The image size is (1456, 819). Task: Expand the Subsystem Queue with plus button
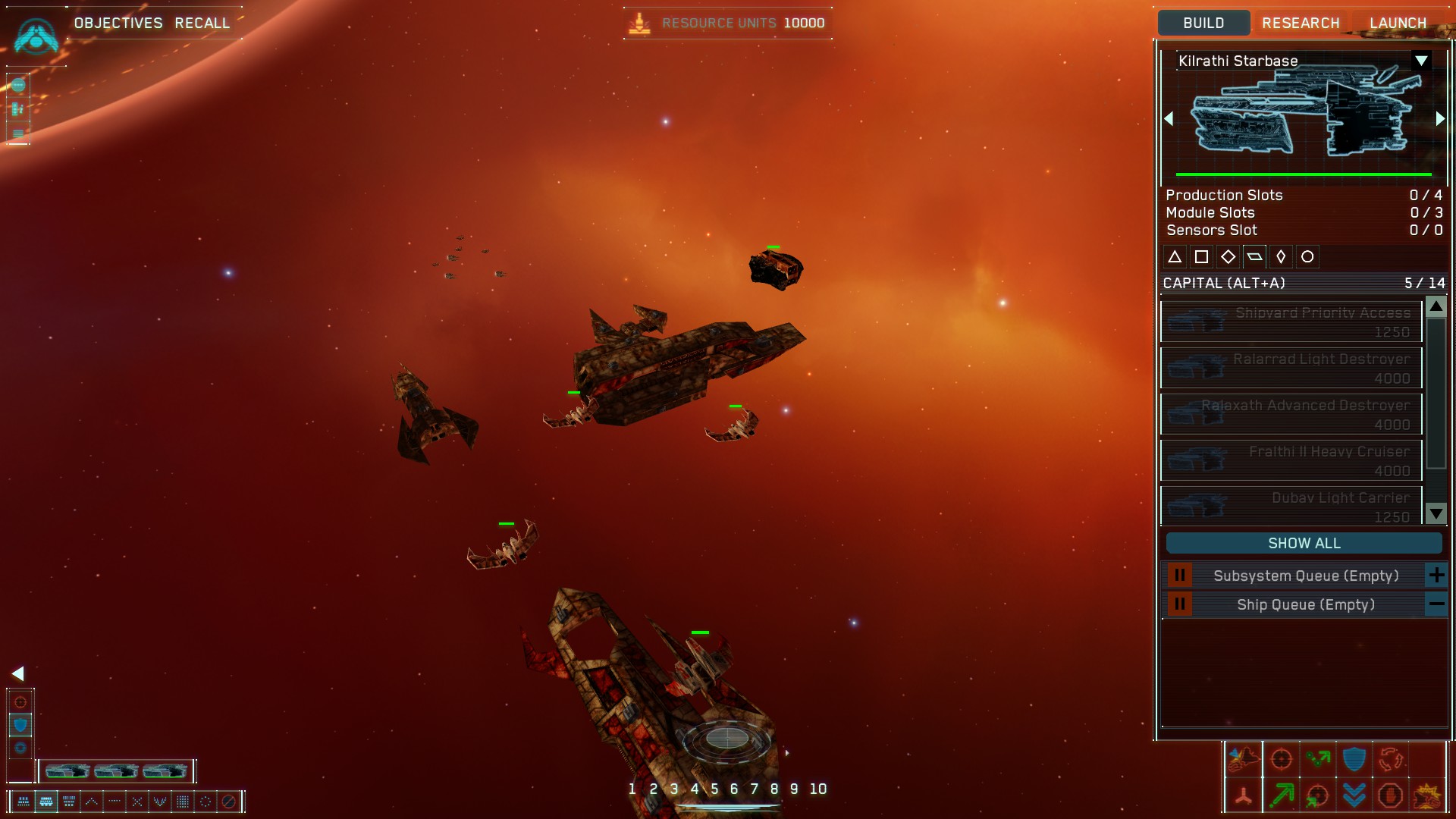pos(1436,576)
